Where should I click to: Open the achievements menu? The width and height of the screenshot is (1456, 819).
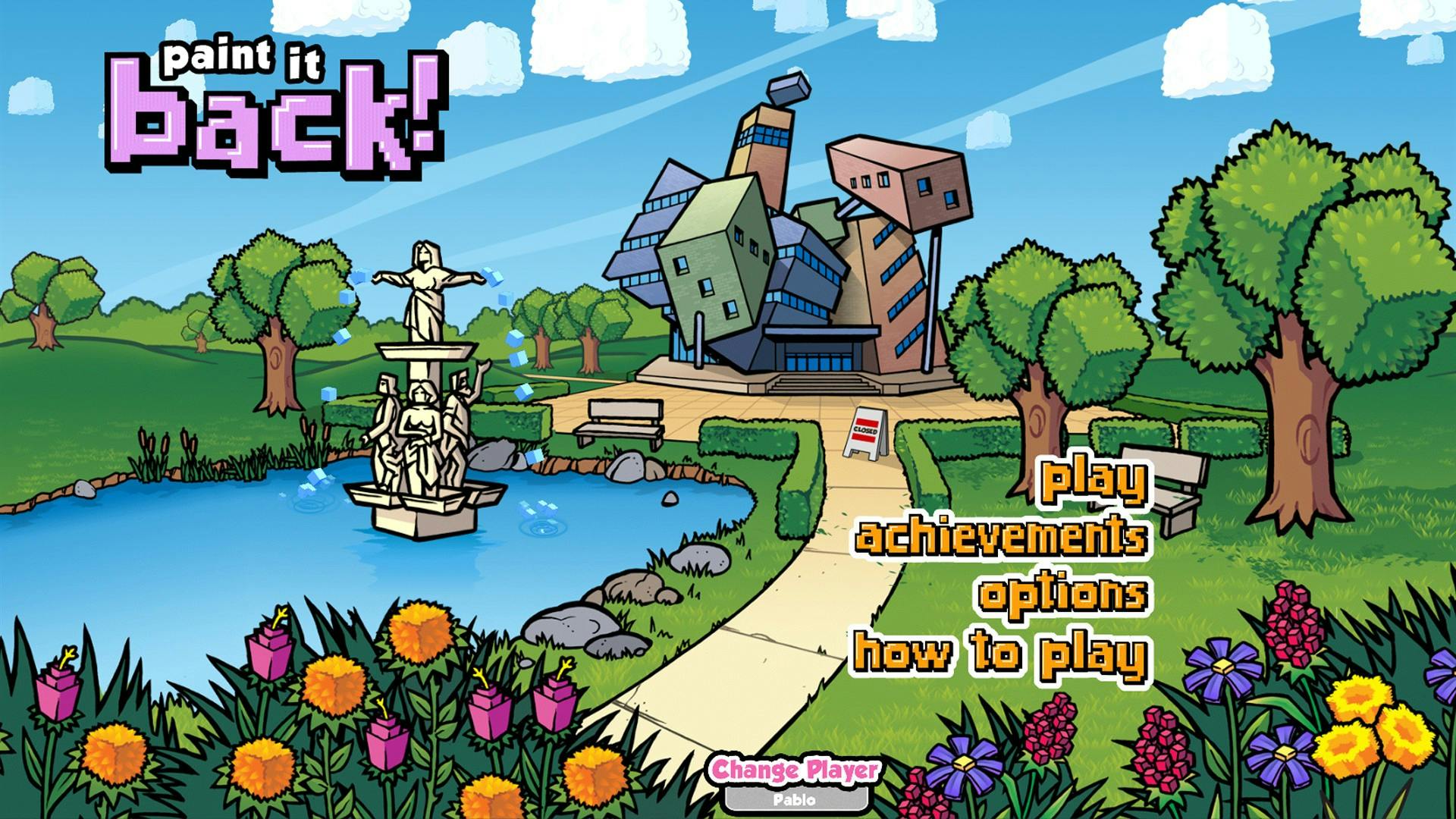(x=1001, y=537)
